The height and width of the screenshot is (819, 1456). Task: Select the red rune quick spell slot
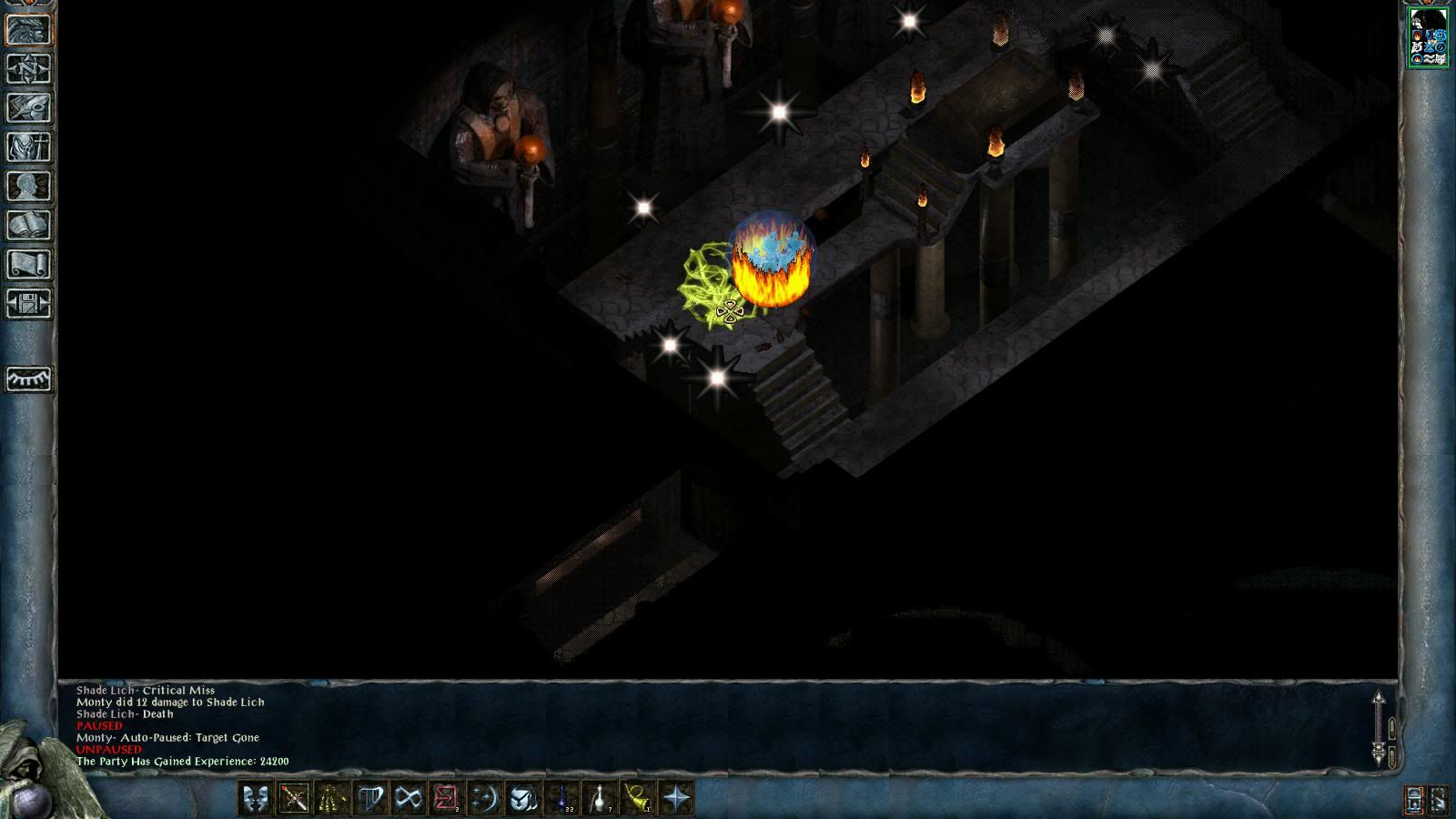(447, 799)
